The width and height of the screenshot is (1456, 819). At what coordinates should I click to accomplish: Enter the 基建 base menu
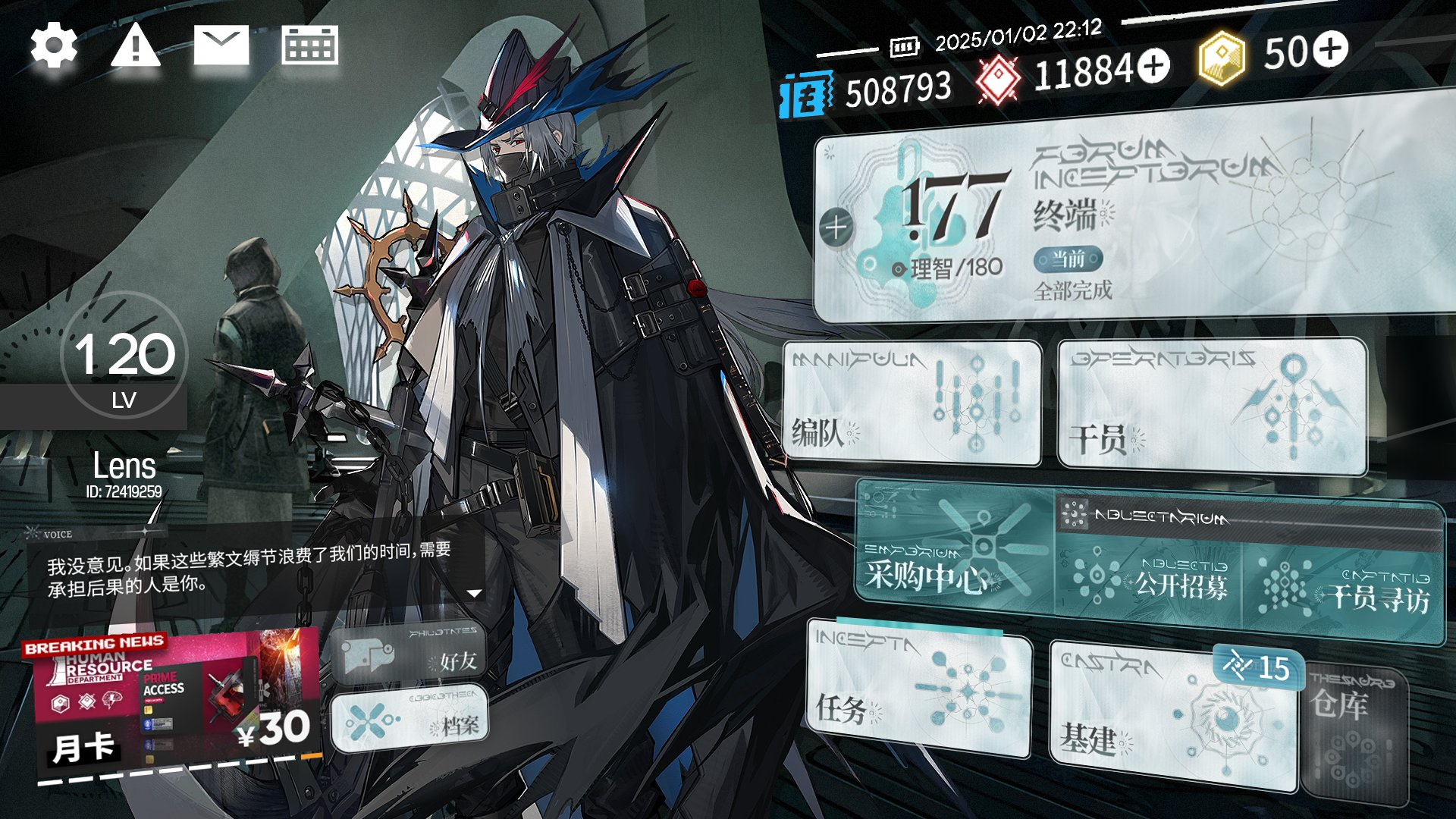coord(1172,717)
